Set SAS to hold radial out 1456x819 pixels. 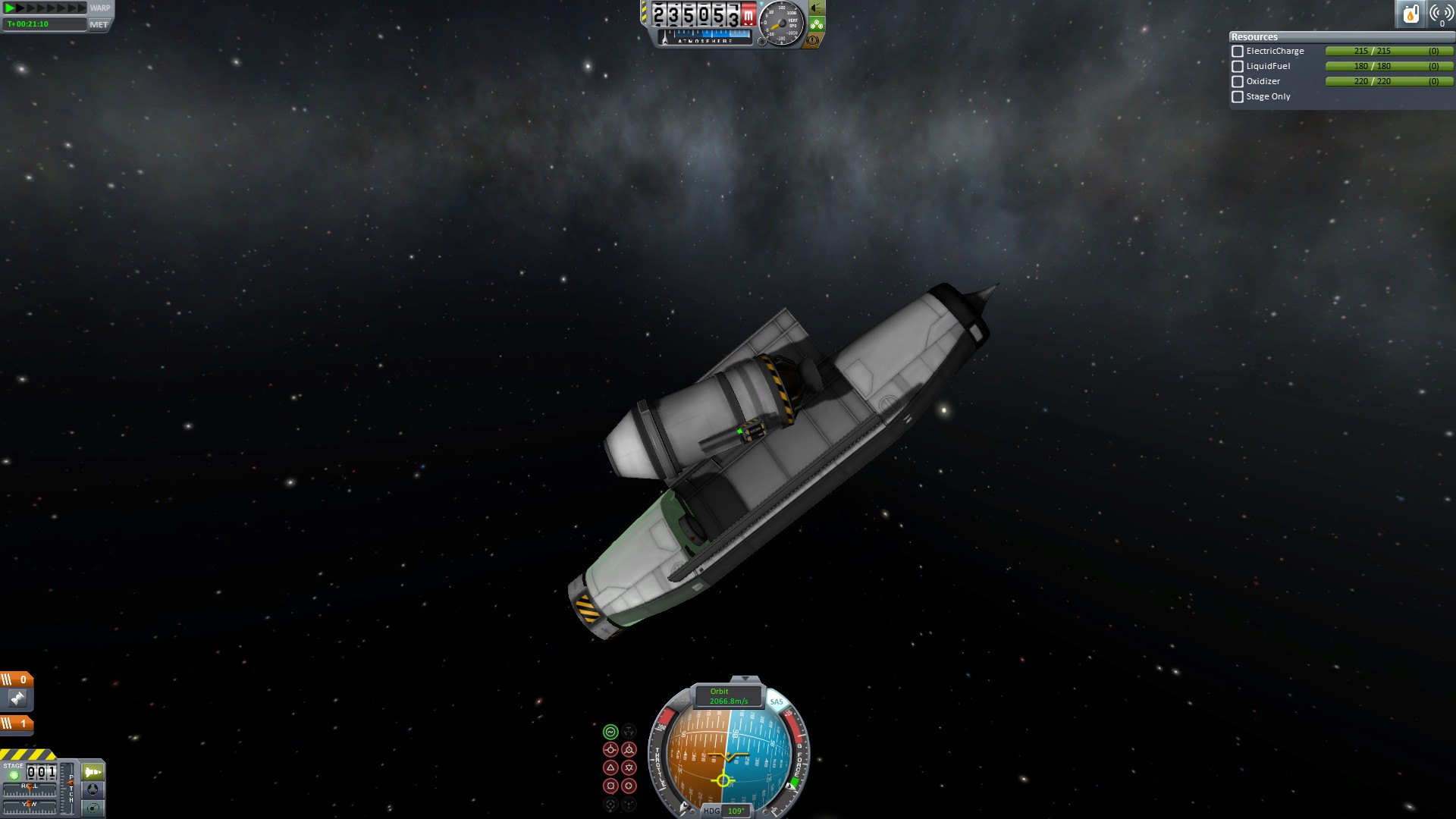pos(629,786)
